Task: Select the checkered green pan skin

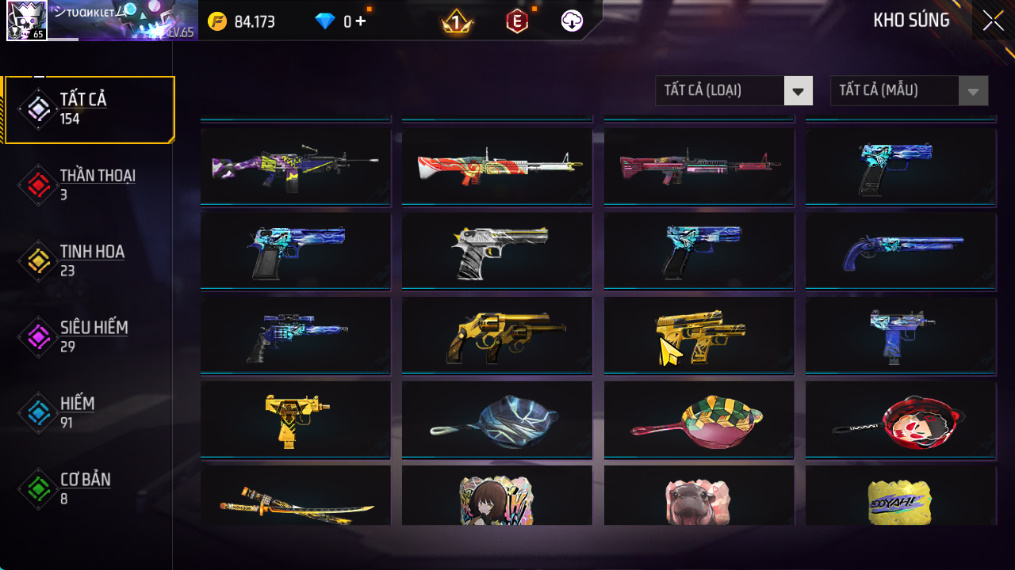Action: [698, 420]
